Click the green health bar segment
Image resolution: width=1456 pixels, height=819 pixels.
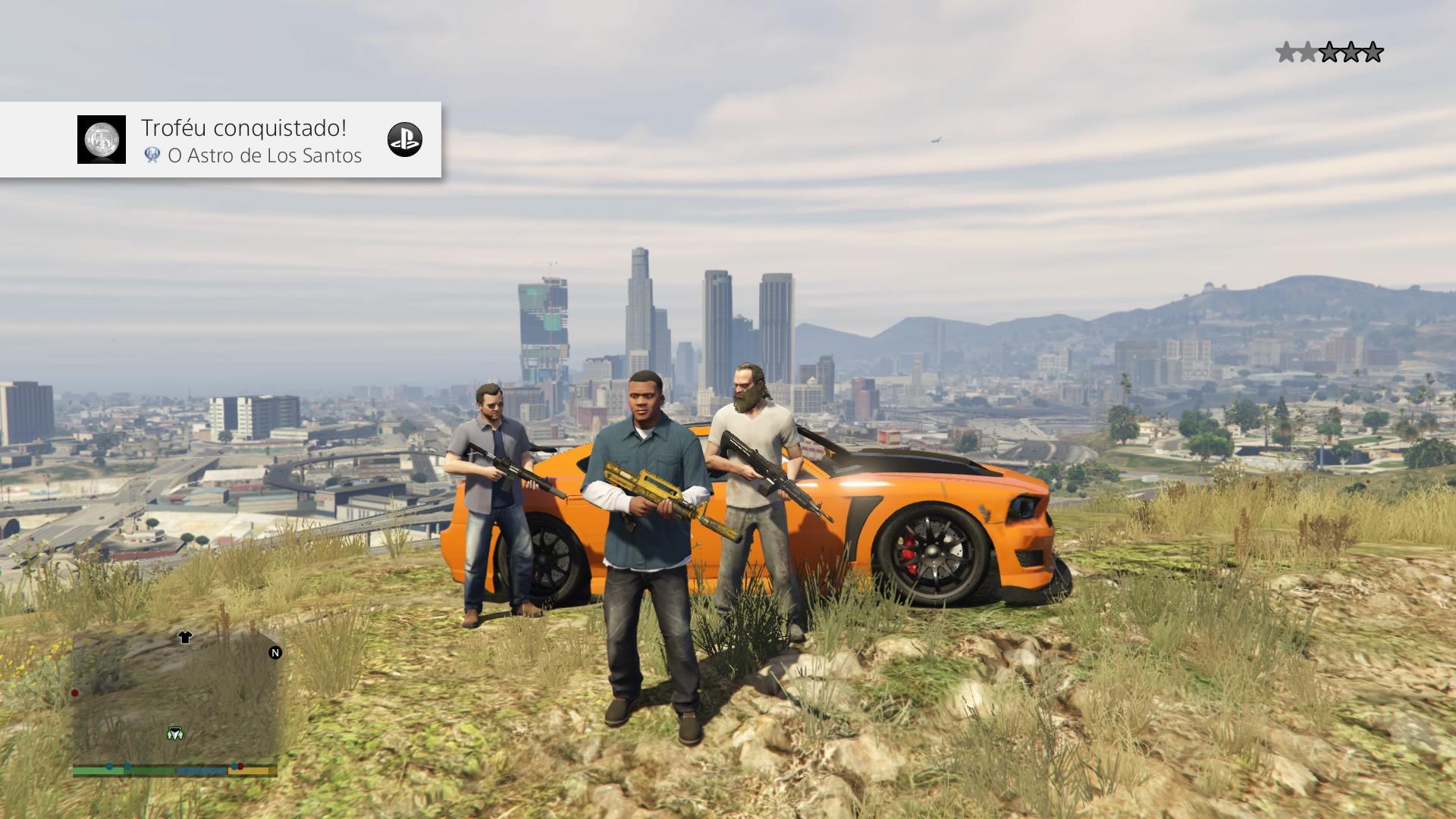pyautogui.click(x=95, y=770)
